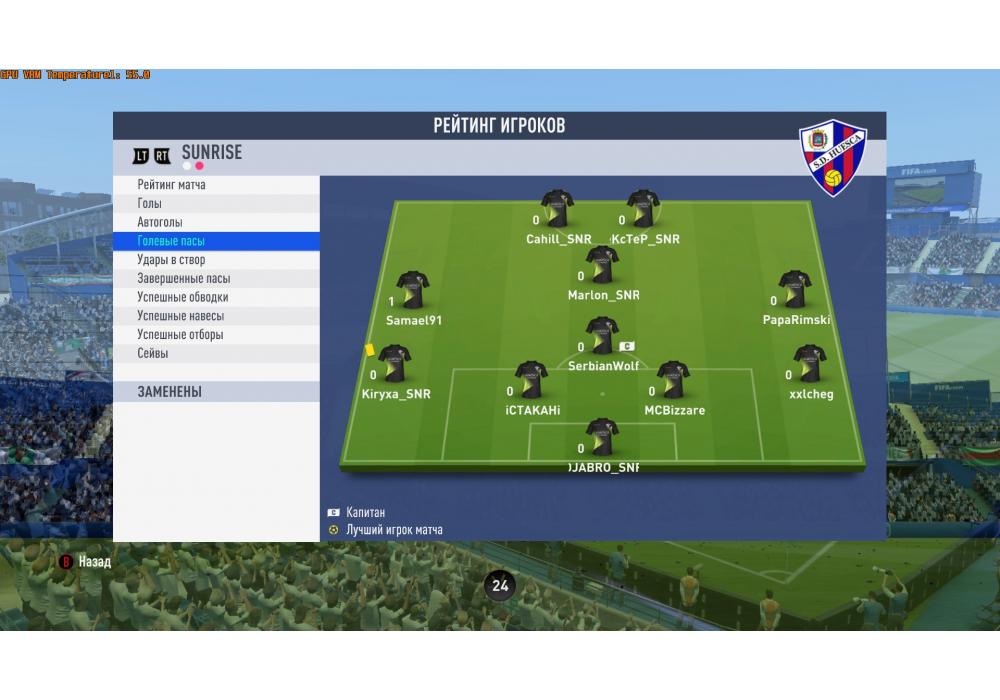
Task: Open the Автоголы stat row
Action: tap(160, 222)
